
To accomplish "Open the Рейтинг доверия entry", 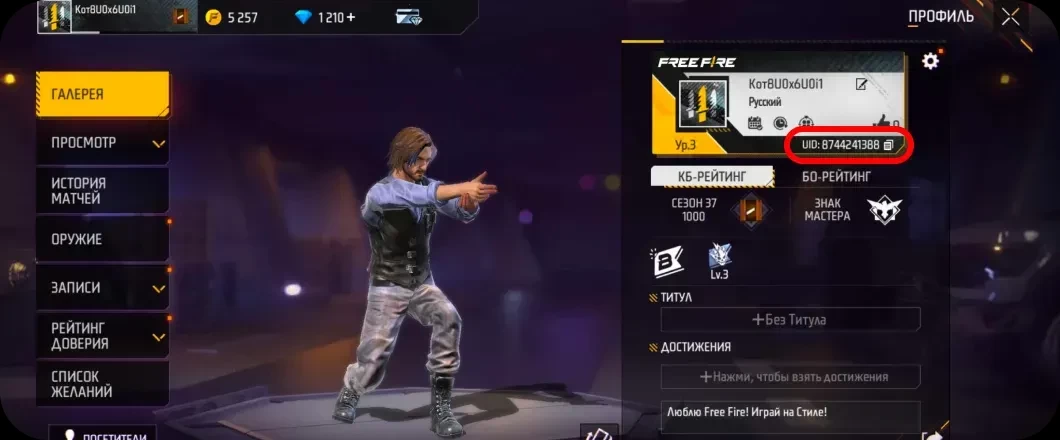I will [100, 336].
